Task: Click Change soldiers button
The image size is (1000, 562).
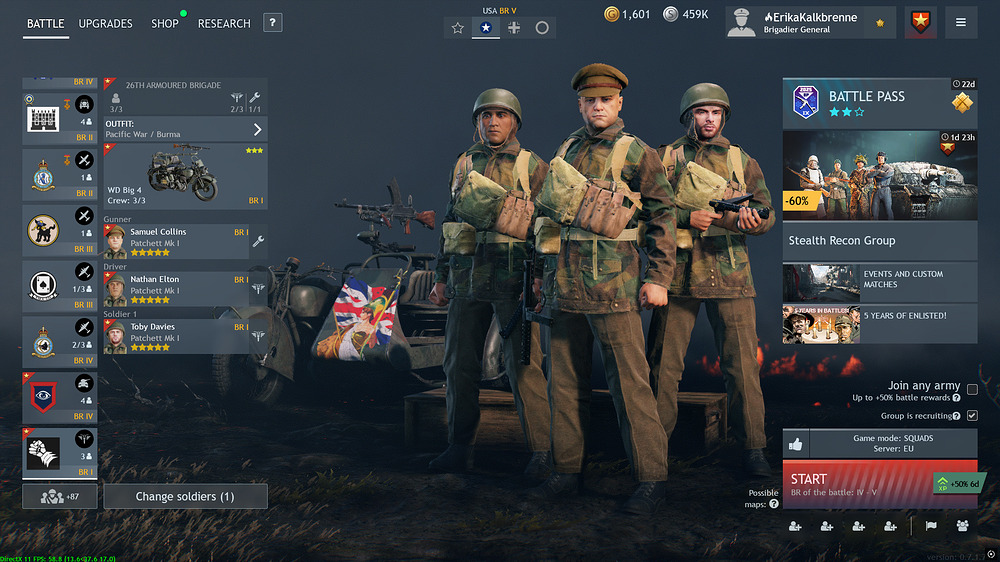Action: [x=185, y=496]
